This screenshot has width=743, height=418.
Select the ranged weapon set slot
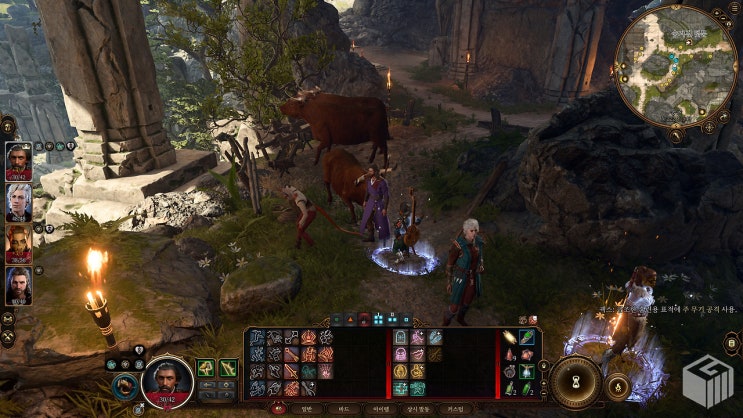click(228, 368)
